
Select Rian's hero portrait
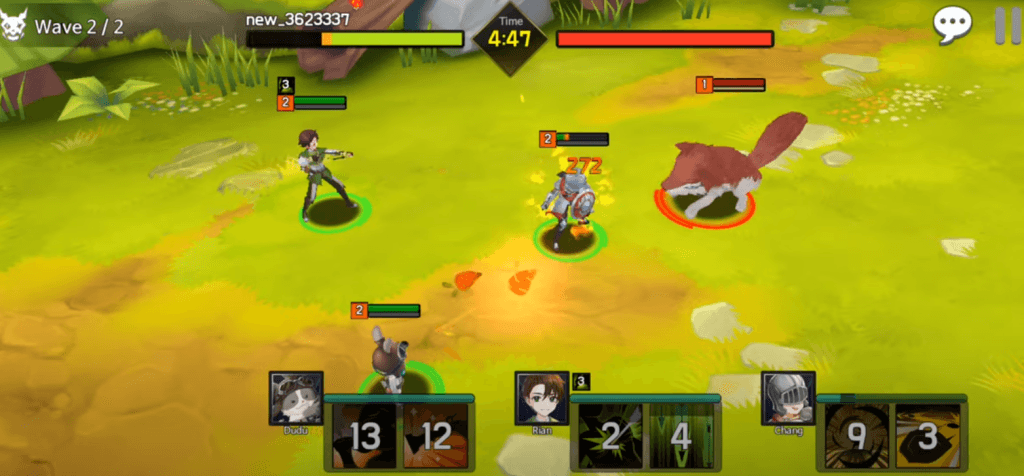[542, 399]
